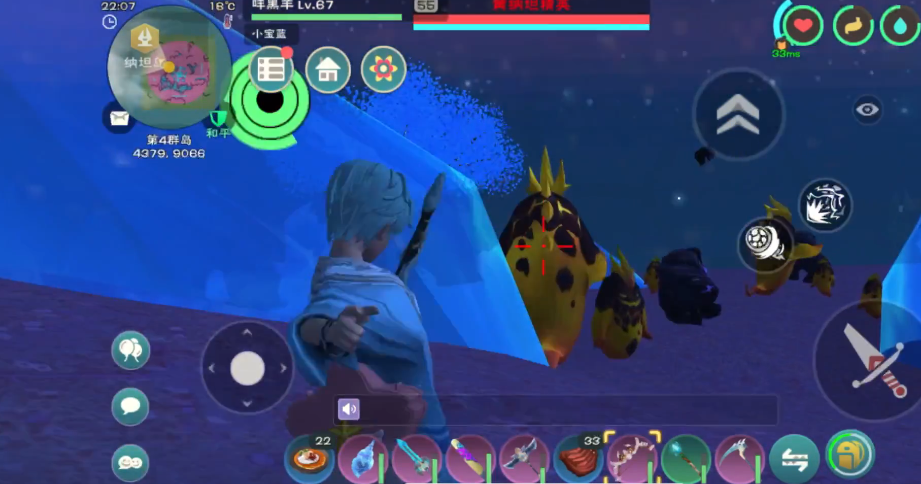Open the task list icon with red dot
Image resolution: width=921 pixels, height=484 pixels.
coord(272,68)
